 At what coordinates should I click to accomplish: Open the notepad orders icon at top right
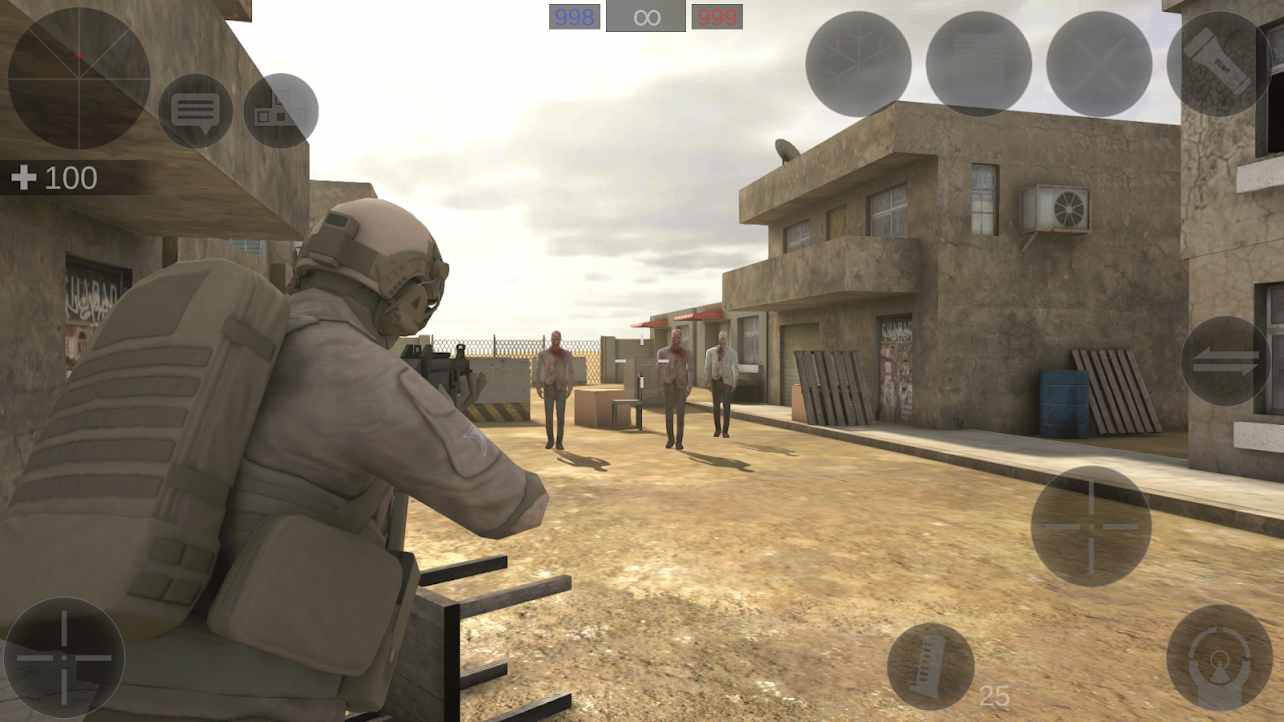click(x=975, y=64)
